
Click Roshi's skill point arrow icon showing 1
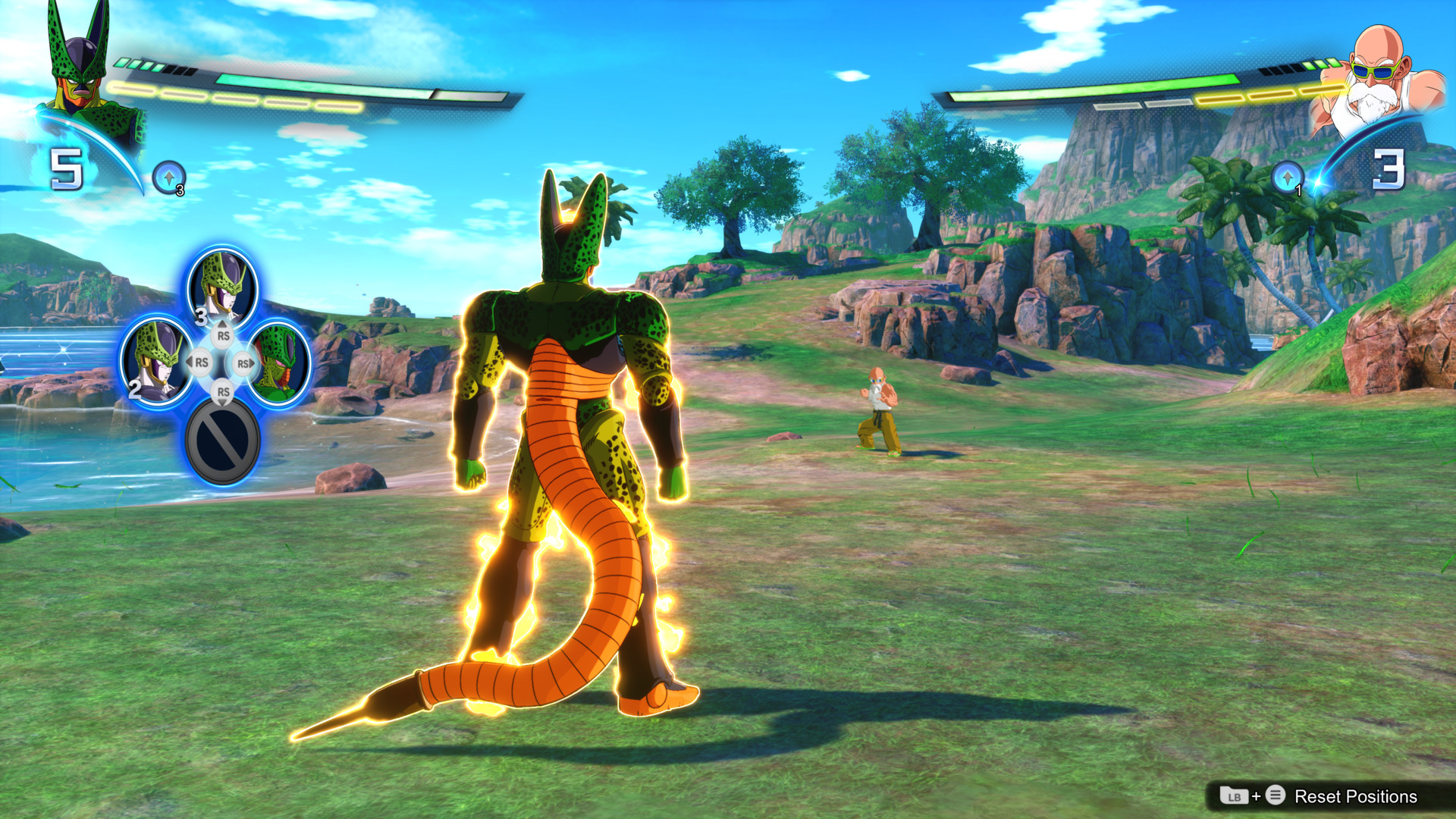pyautogui.click(x=1288, y=177)
